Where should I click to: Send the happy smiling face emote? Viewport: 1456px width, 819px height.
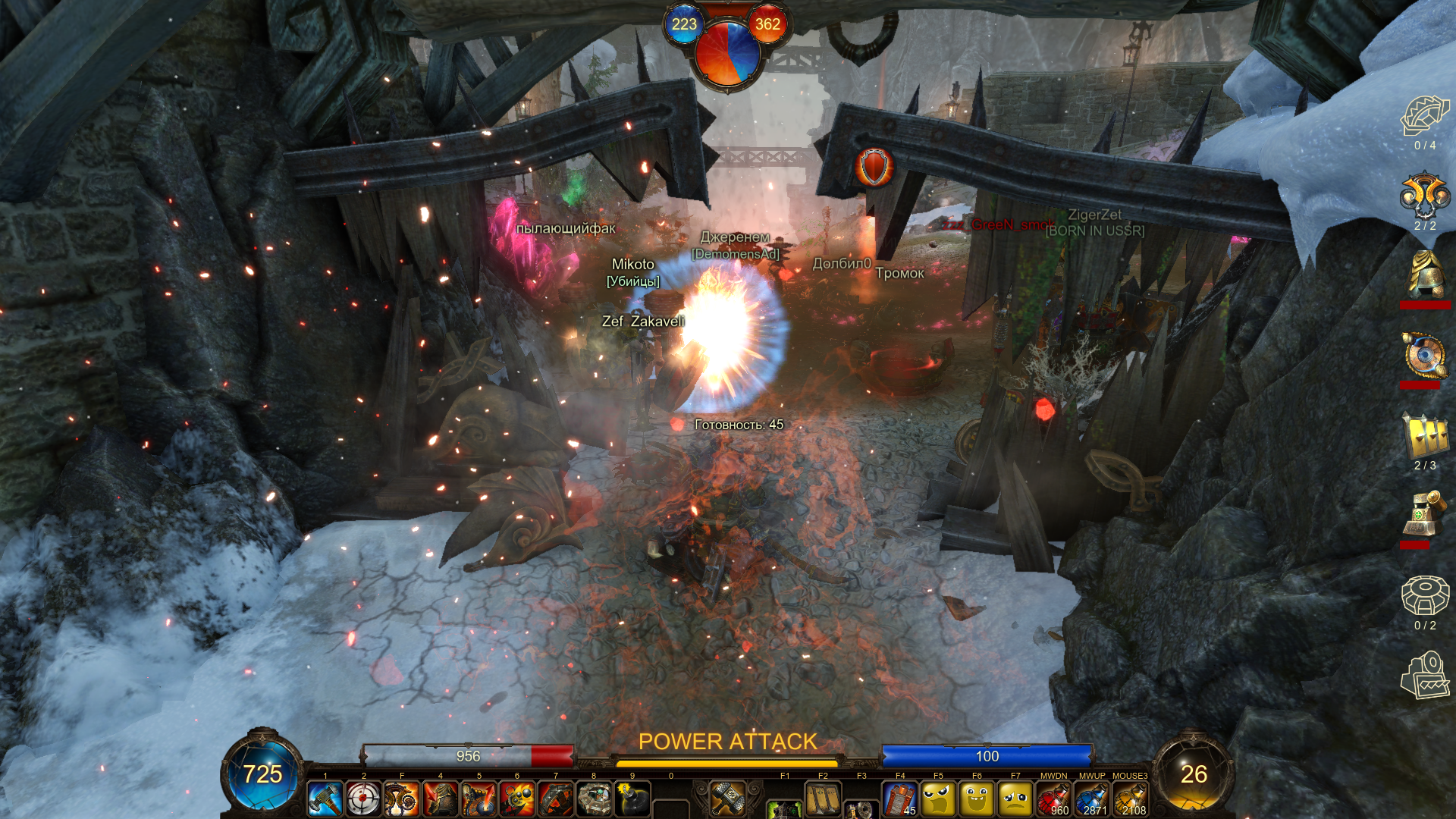977,799
